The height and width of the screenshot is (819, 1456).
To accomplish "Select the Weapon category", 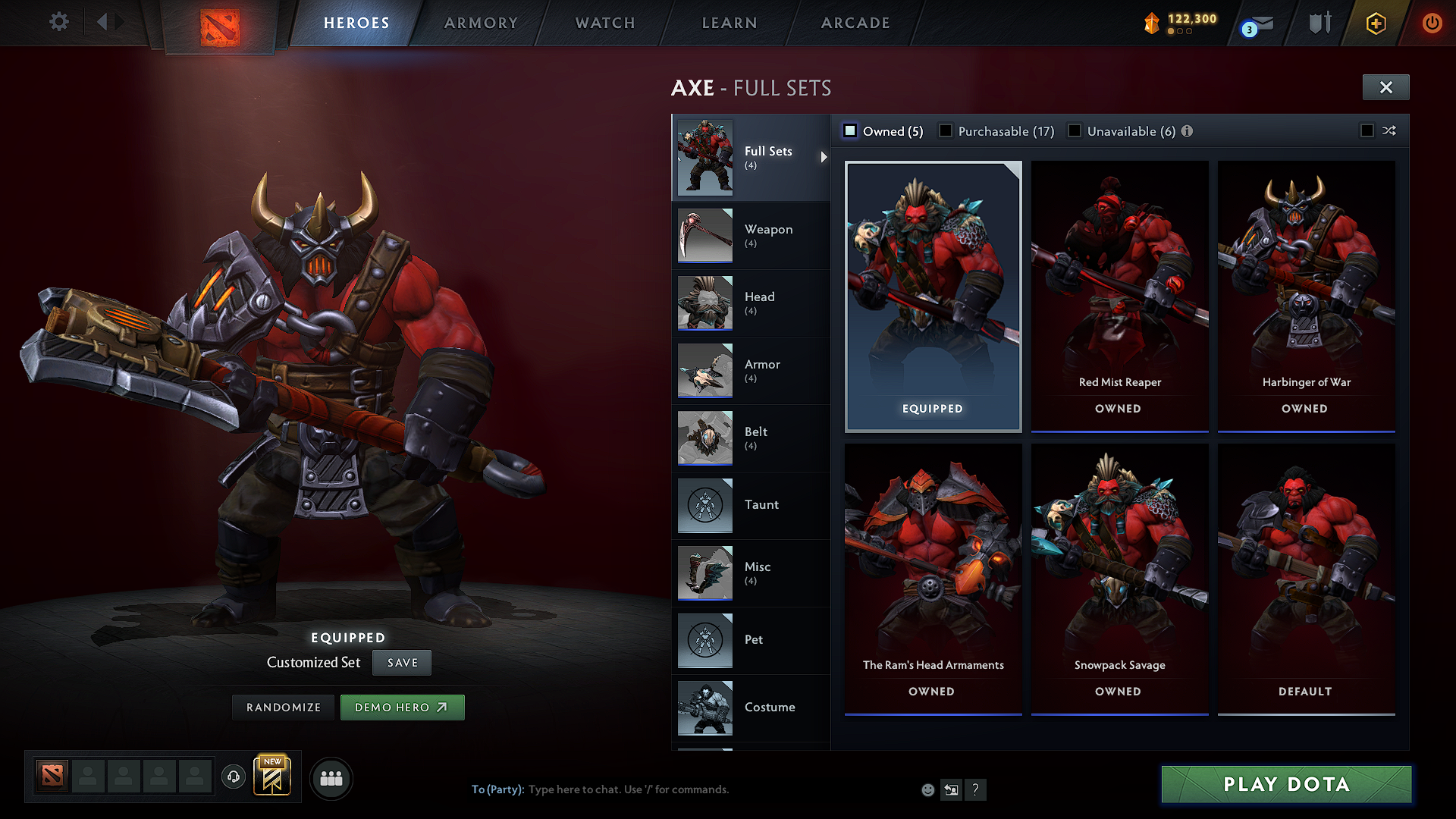I will [751, 235].
